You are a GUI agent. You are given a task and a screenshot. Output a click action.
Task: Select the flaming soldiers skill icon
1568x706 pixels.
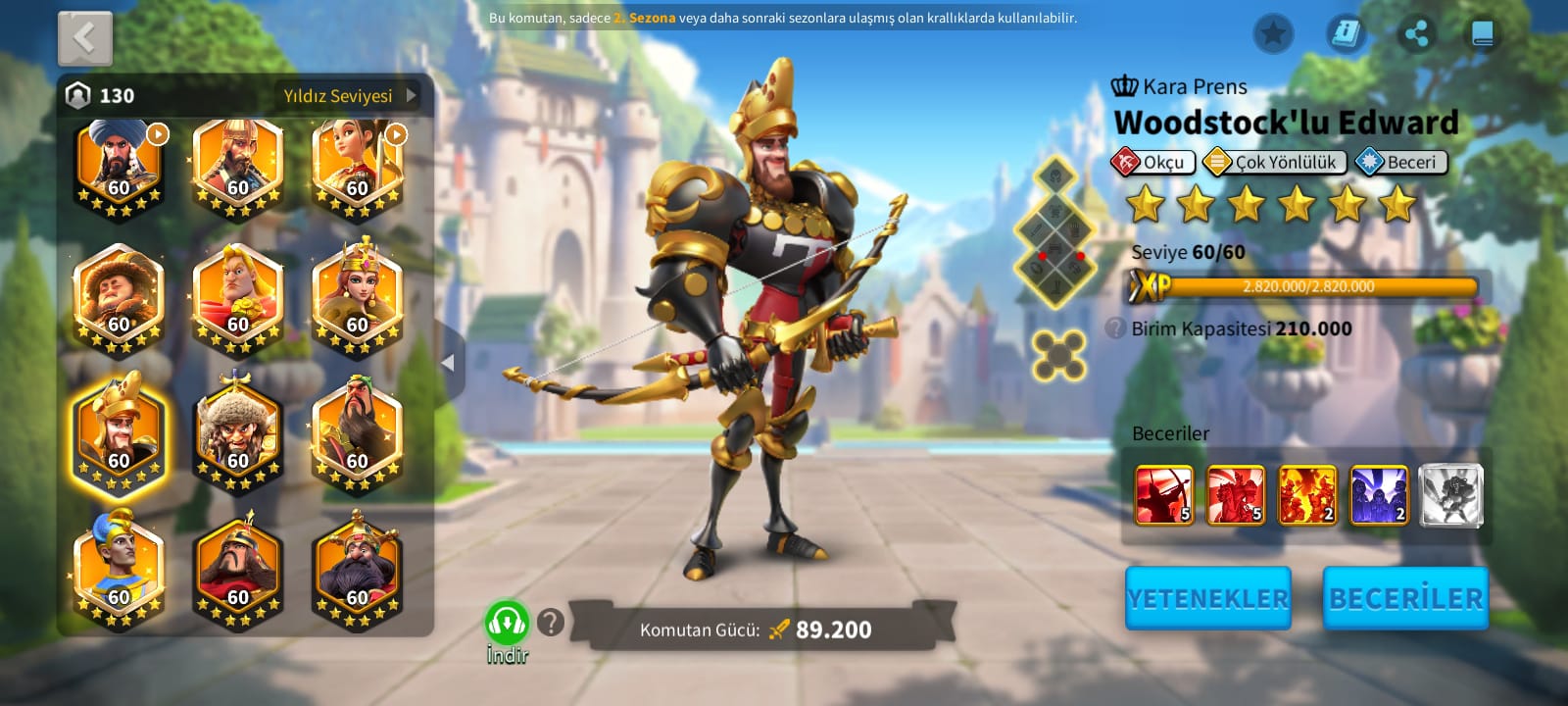[1307, 495]
